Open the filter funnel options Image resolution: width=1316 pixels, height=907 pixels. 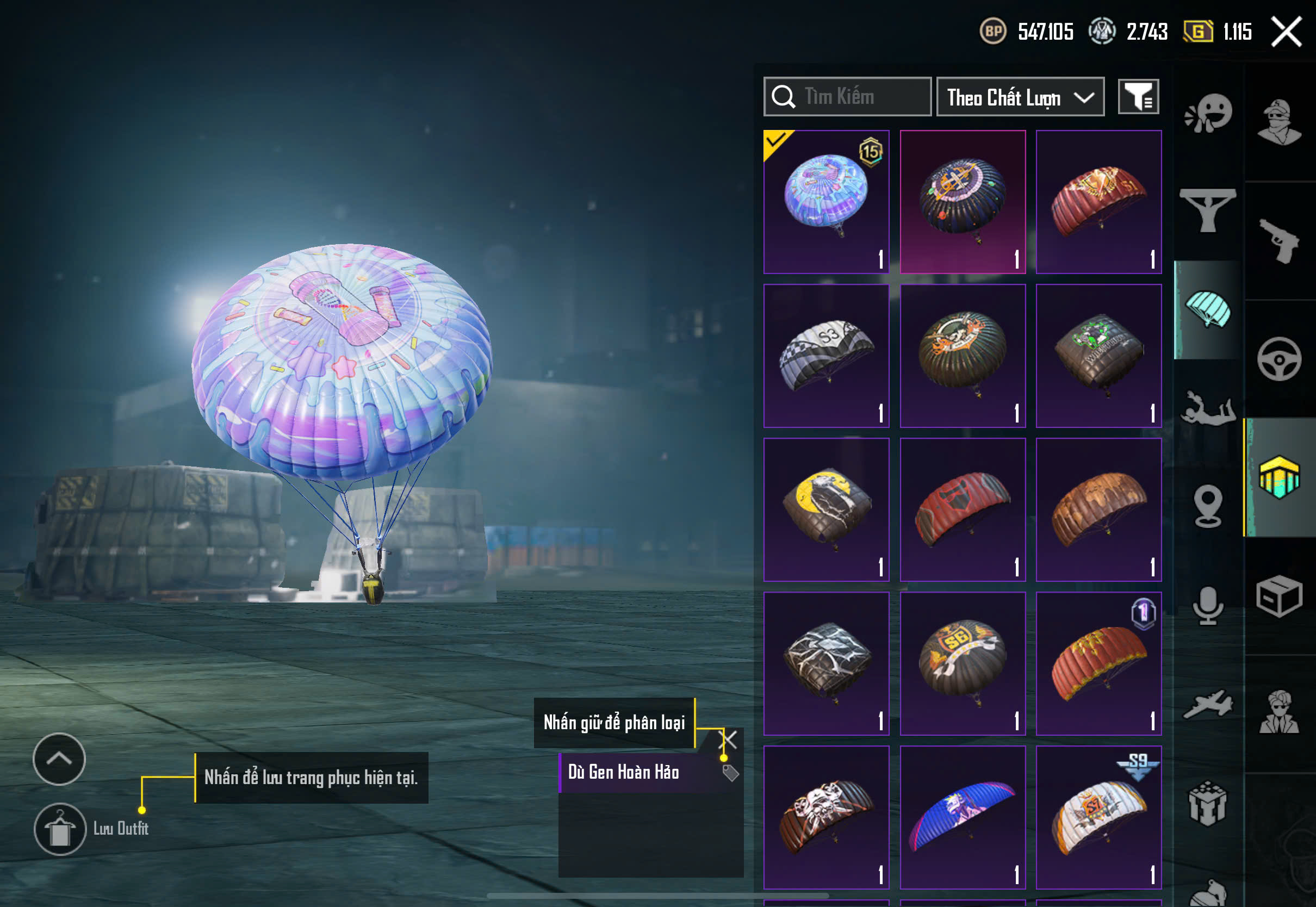click(x=1138, y=97)
